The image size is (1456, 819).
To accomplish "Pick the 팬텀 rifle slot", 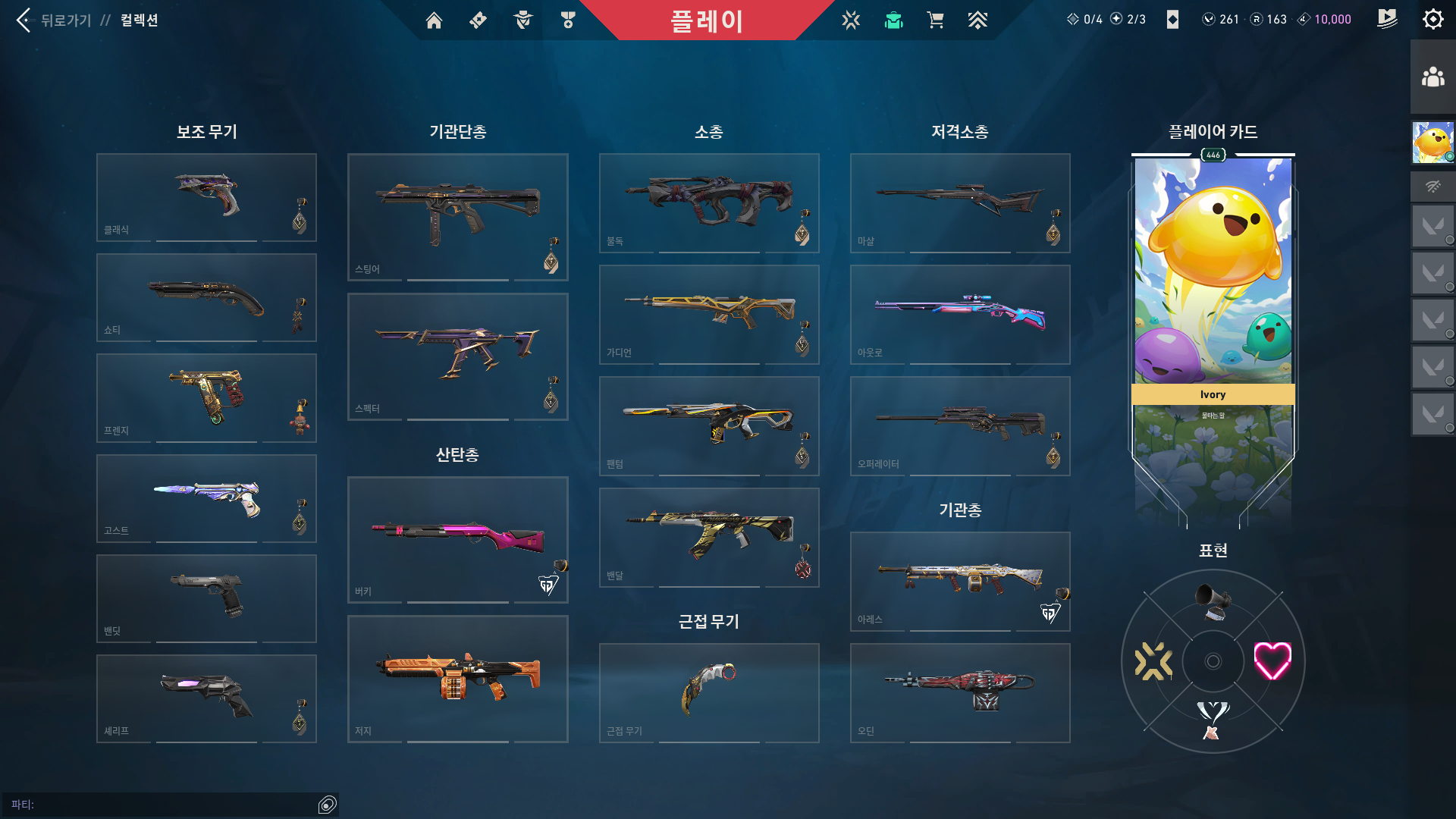I will [x=709, y=425].
